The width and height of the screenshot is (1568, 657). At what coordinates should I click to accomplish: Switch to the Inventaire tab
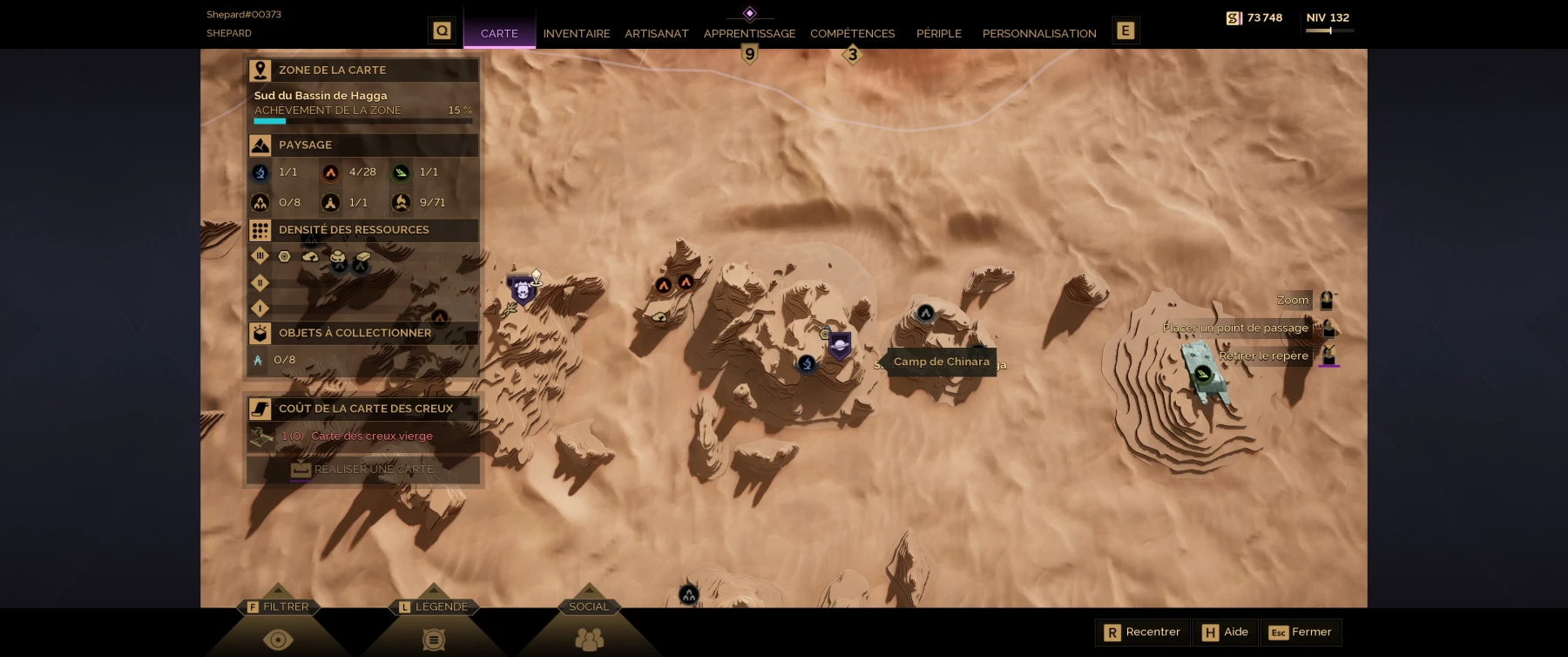[x=576, y=33]
